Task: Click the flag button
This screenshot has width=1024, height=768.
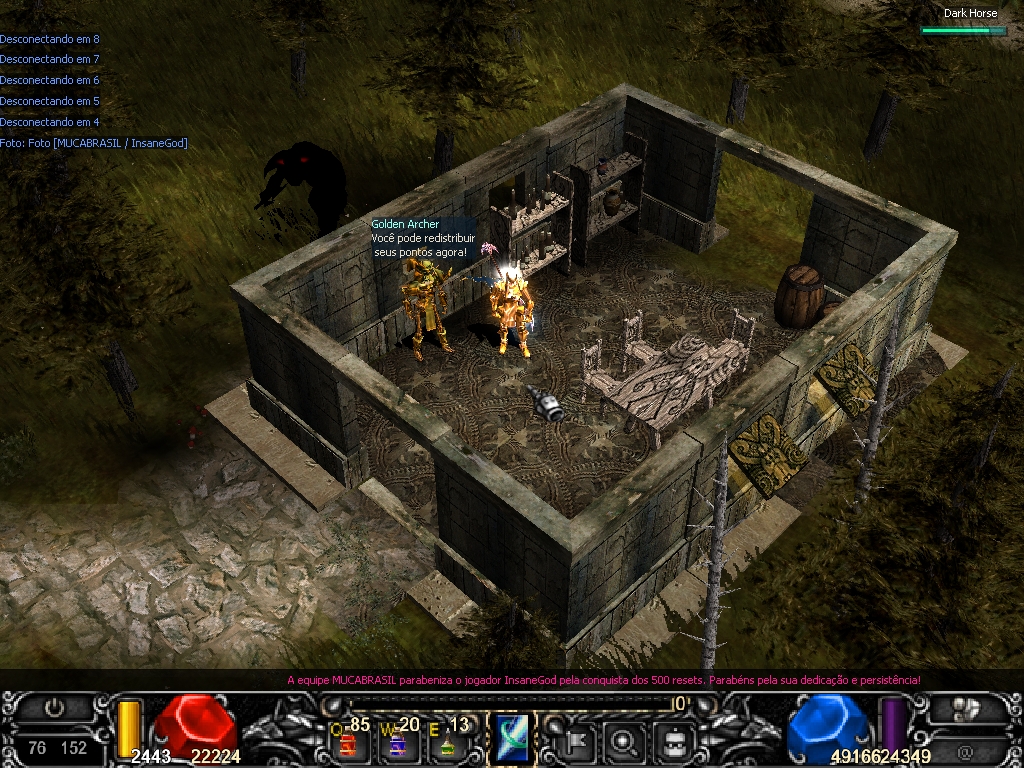Action: pos(579,741)
